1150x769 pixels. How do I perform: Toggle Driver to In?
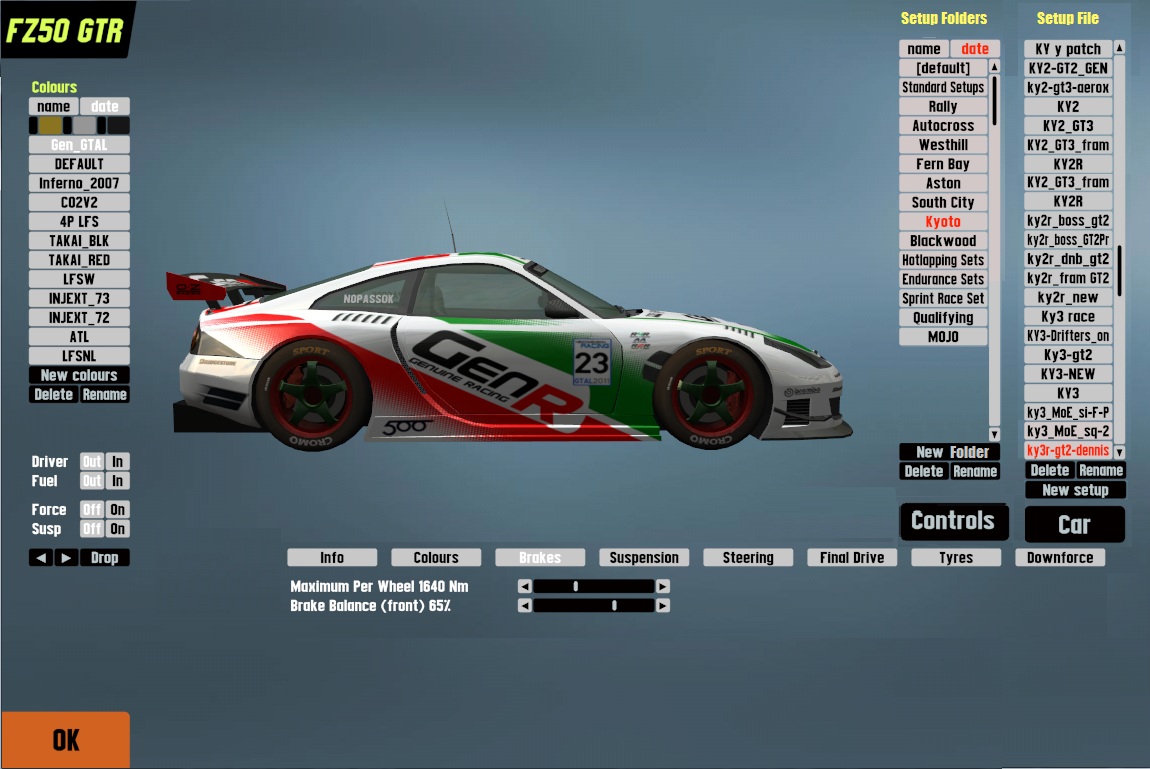(x=118, y=462)
